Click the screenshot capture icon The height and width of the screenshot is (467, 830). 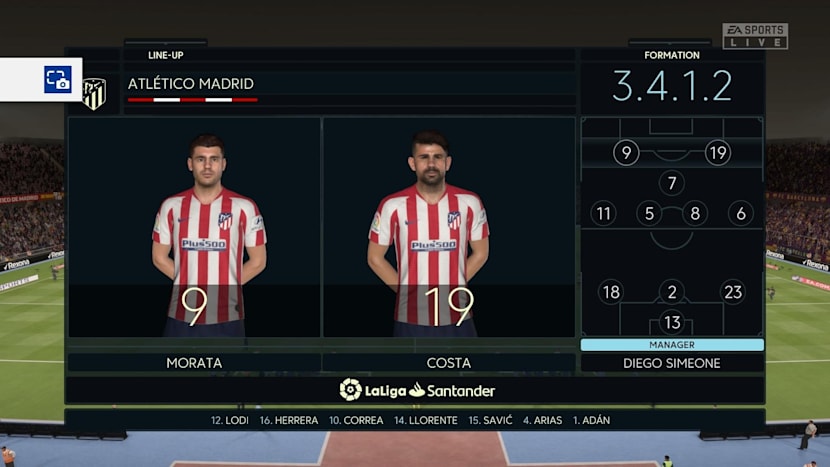tap(57, 79)
